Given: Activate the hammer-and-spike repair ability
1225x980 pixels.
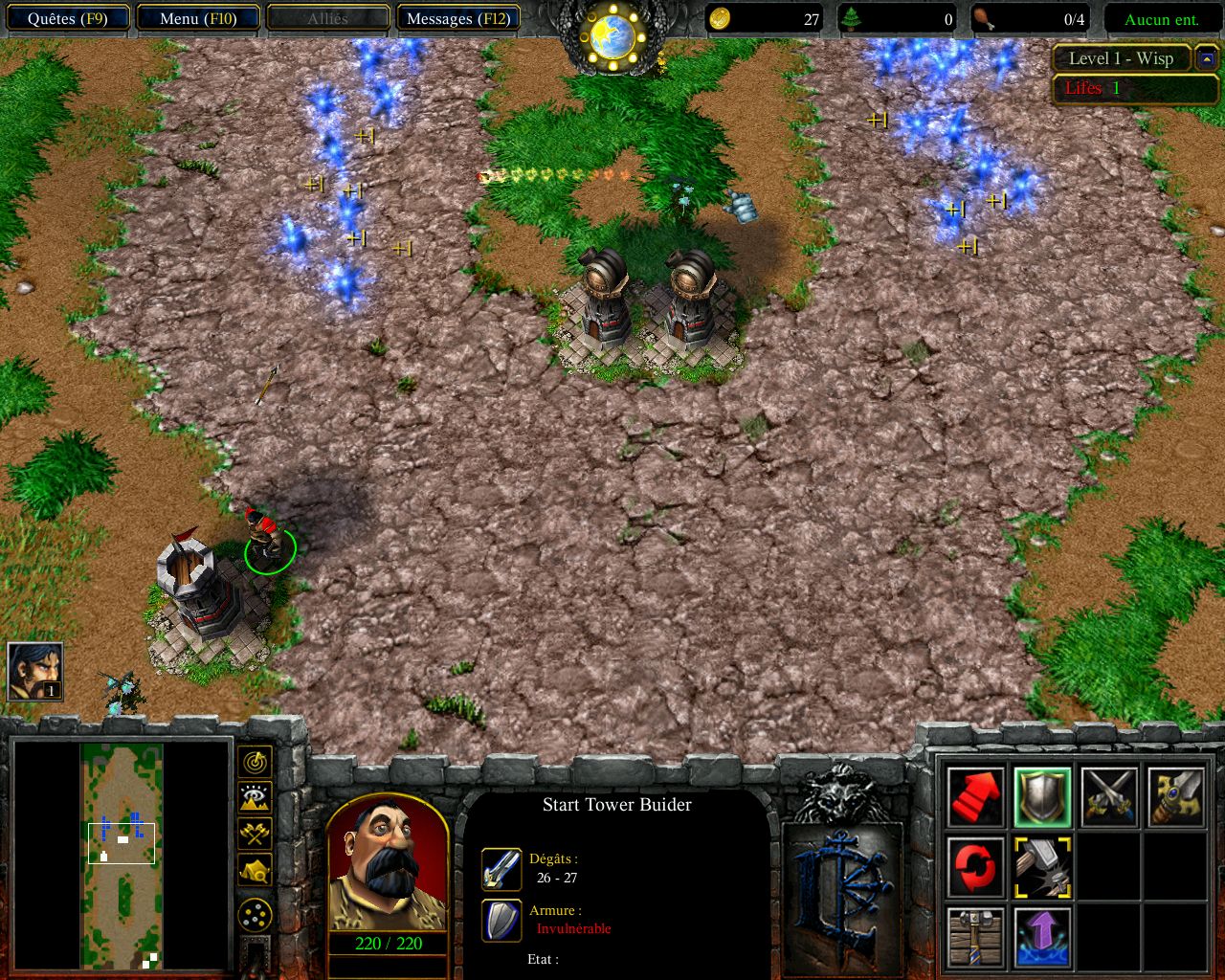Looking at the screenshot, I should pyautogui.click(x=1042, y=869).
